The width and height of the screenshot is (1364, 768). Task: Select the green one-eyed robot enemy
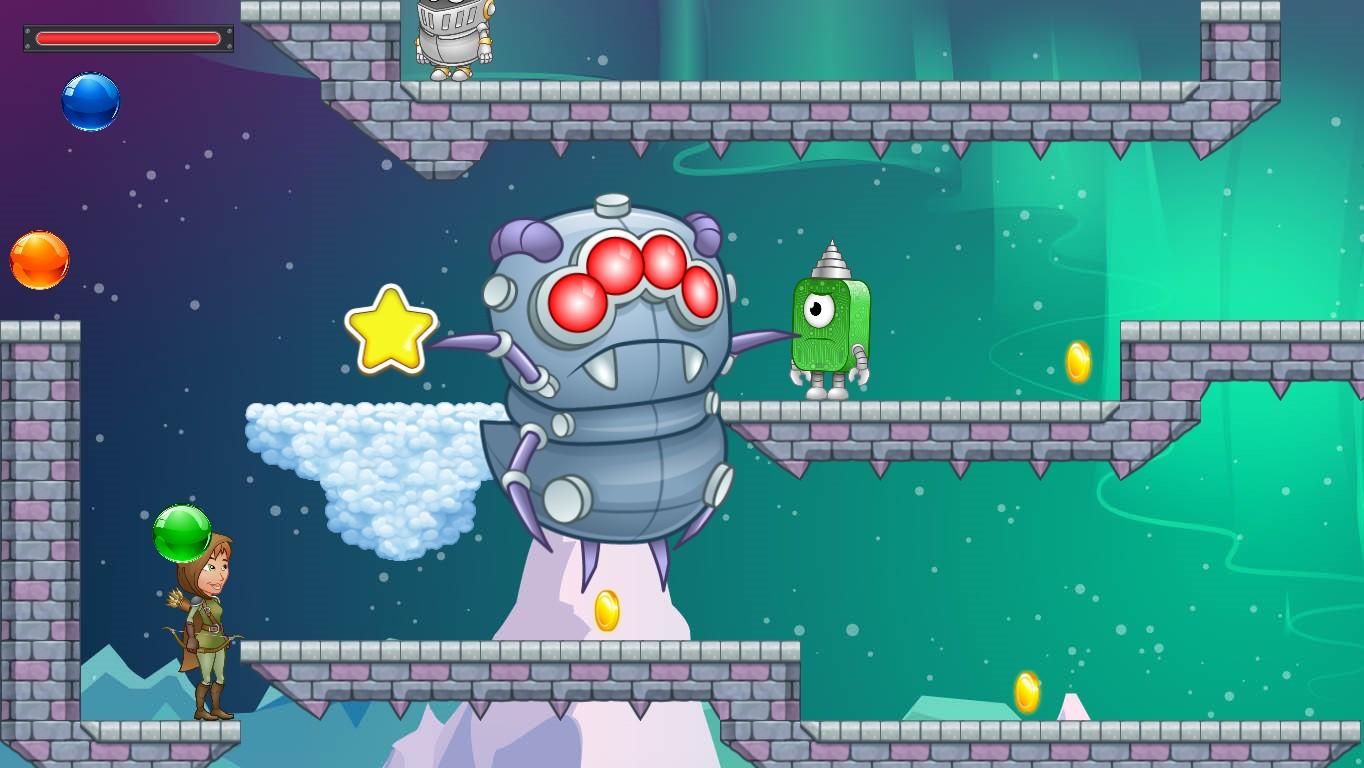(x=829, y=320)
